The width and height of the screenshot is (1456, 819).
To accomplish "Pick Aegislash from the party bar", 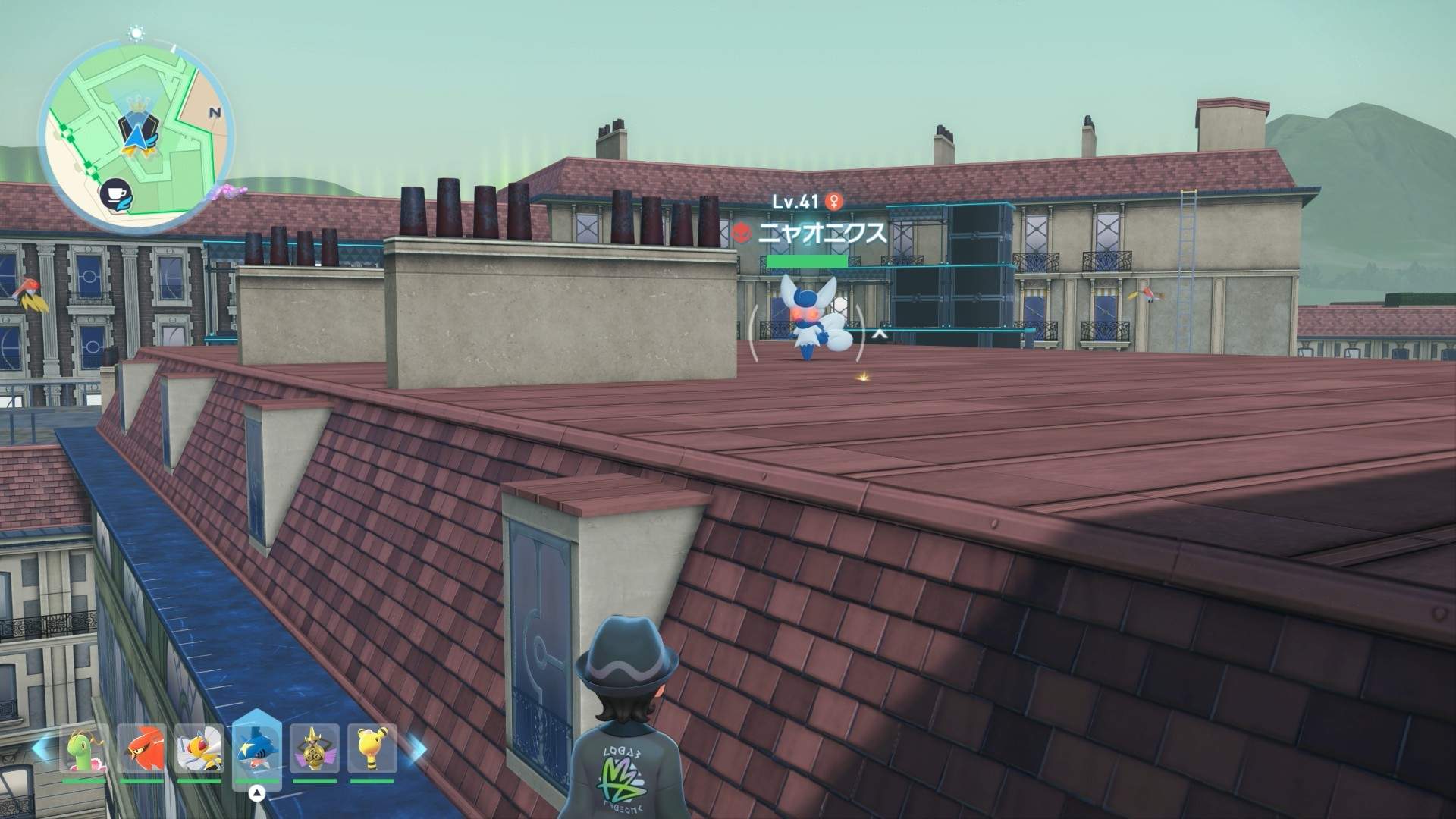I will (314, 751).
